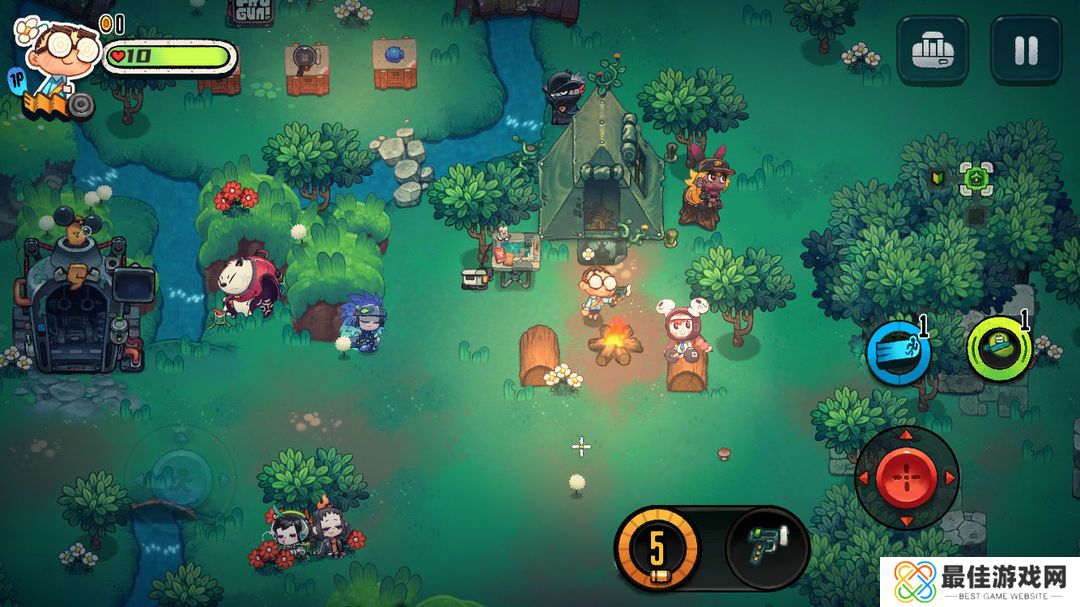Image resolution: width=1080 pixels, height=607 pixels.
Task: Activate the blue dash skill
Action: (898, 352)
